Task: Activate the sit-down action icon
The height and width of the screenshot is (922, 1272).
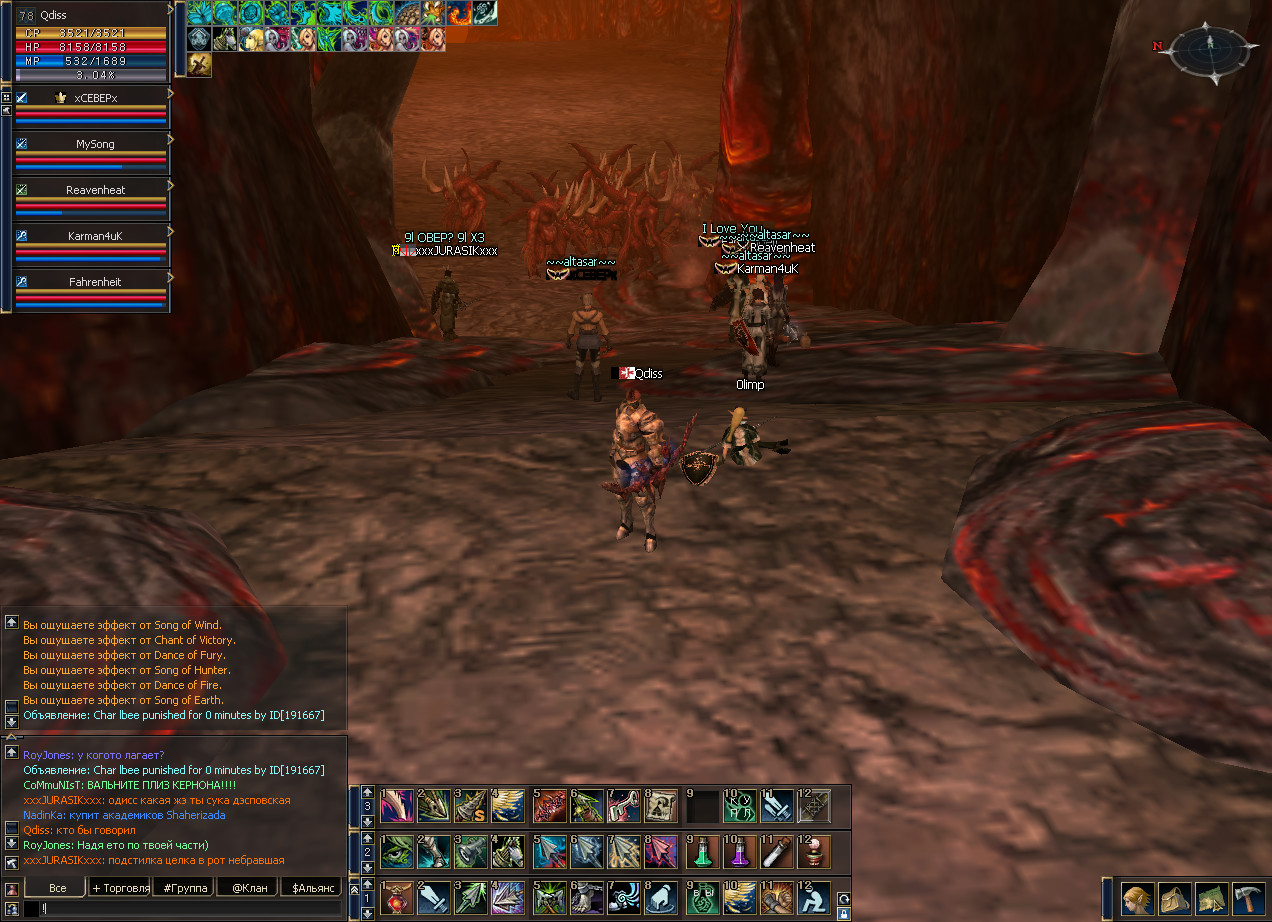Action: point(815,898)
